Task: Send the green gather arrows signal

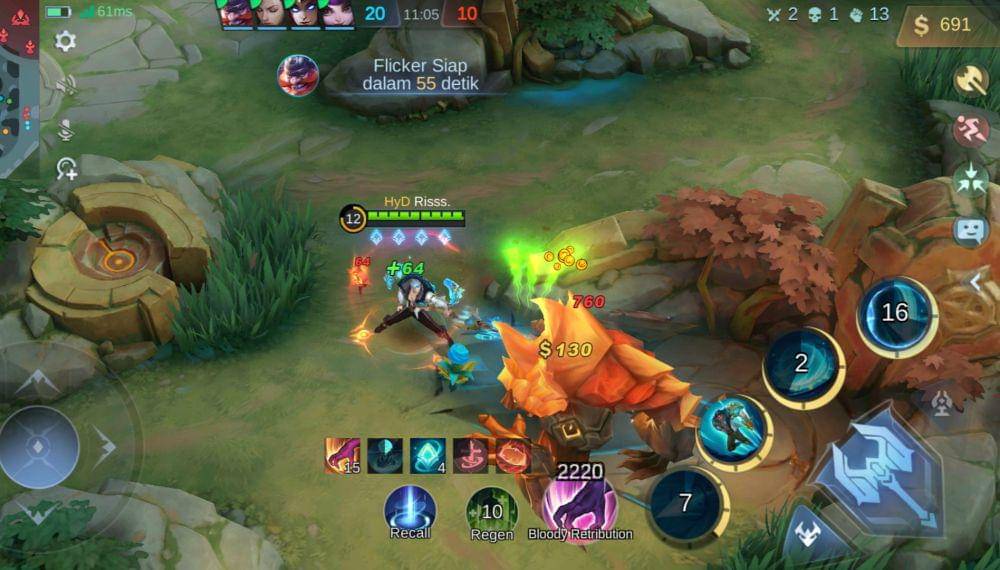Action: coord(970,178)
